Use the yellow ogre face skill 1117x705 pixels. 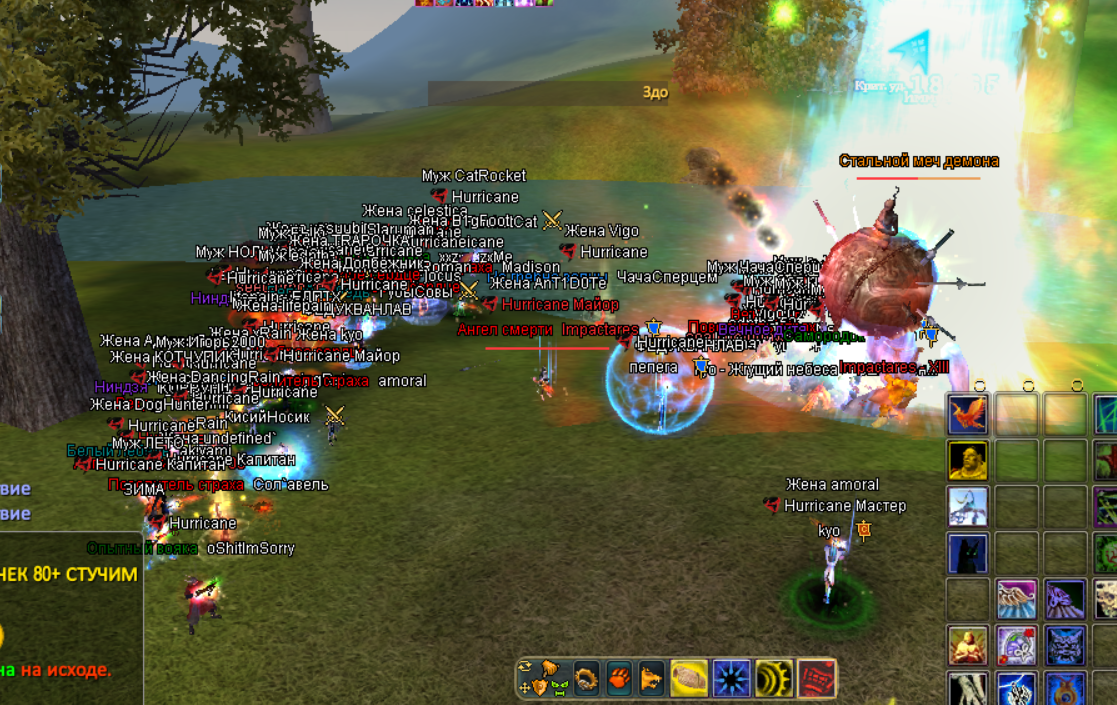(967, 461)
